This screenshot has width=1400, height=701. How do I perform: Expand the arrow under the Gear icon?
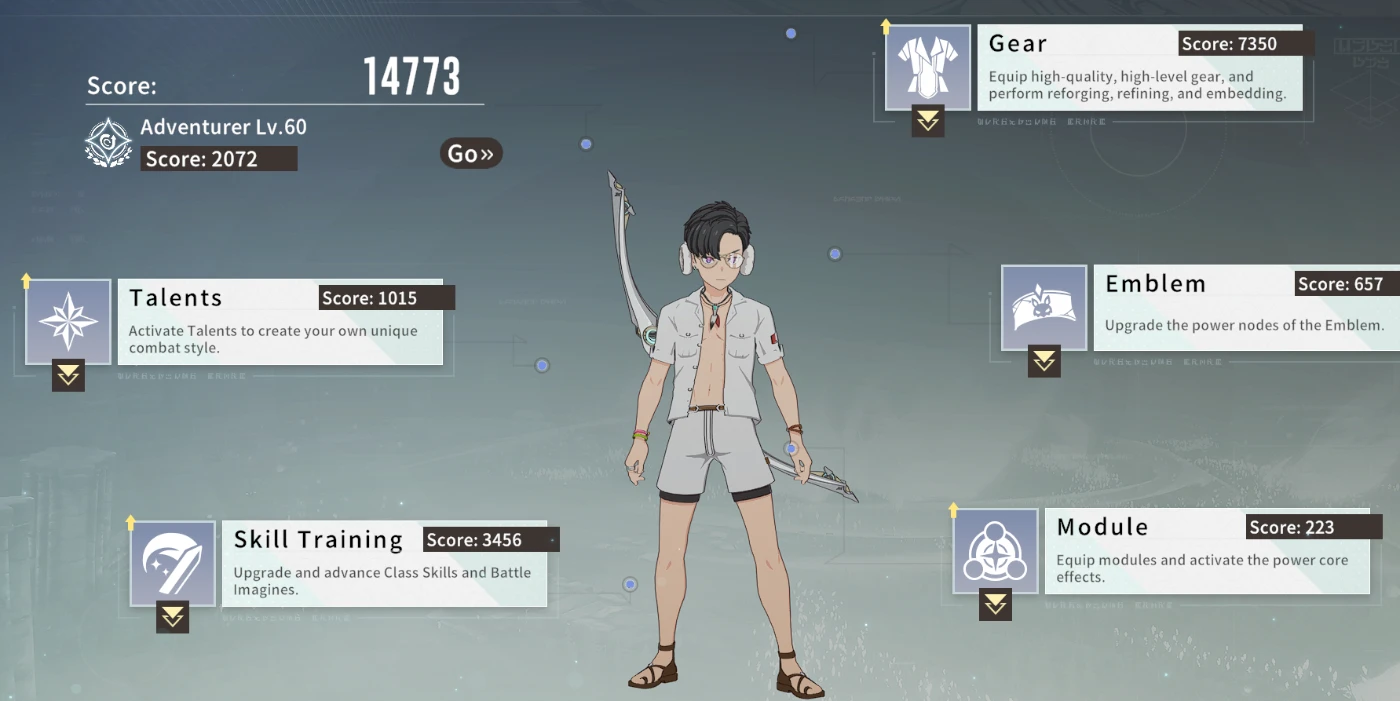[x=928, y=121]
